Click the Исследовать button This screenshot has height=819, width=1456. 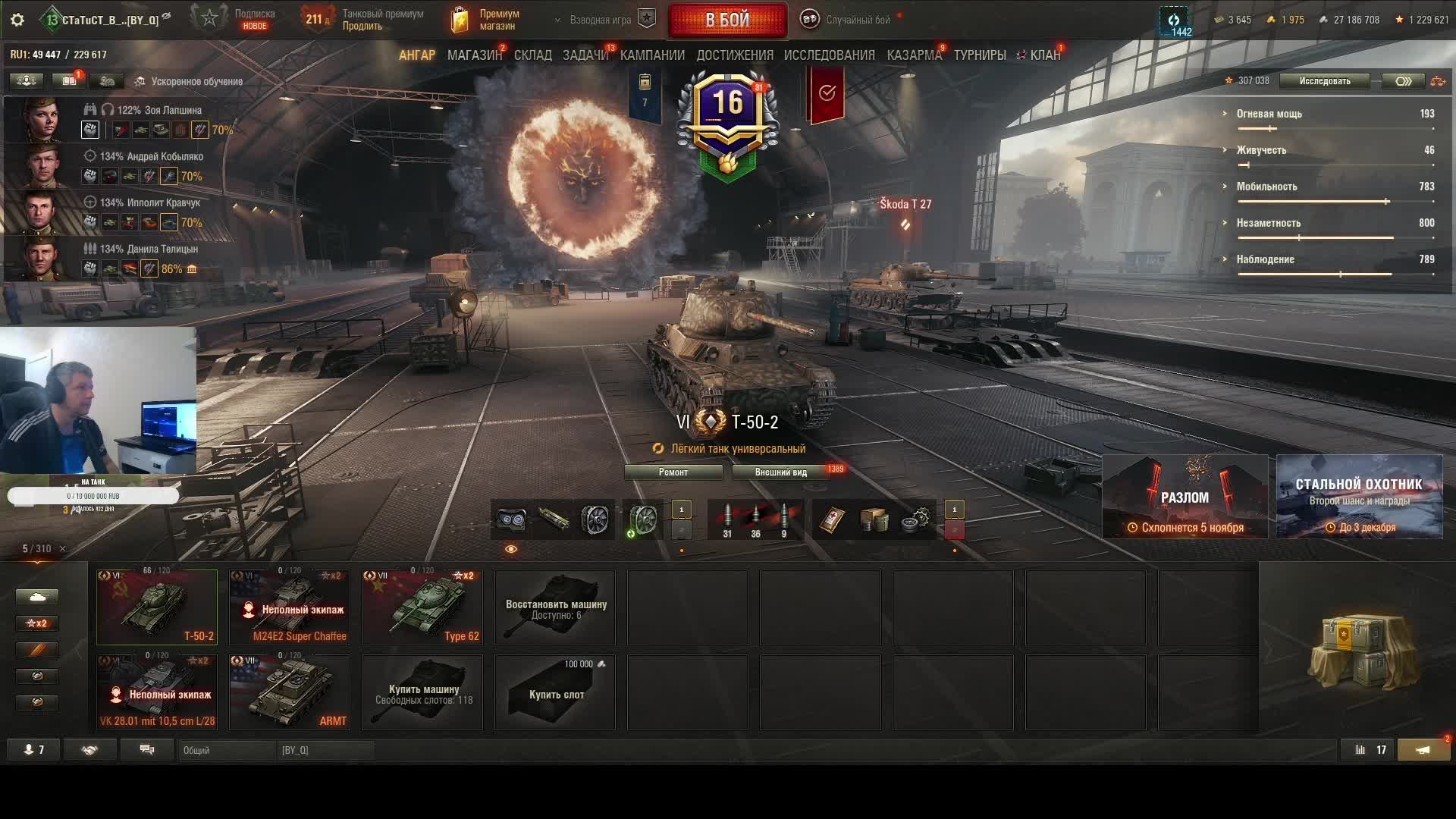tap(1324, 81)
